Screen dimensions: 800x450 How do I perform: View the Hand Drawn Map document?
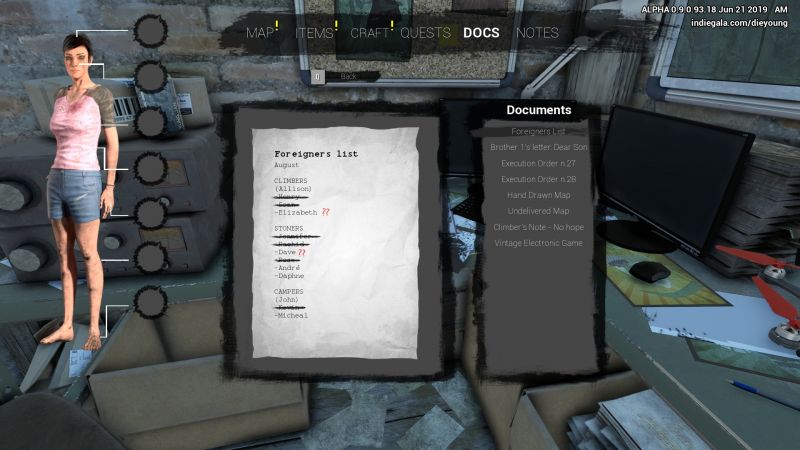point(538,195)
